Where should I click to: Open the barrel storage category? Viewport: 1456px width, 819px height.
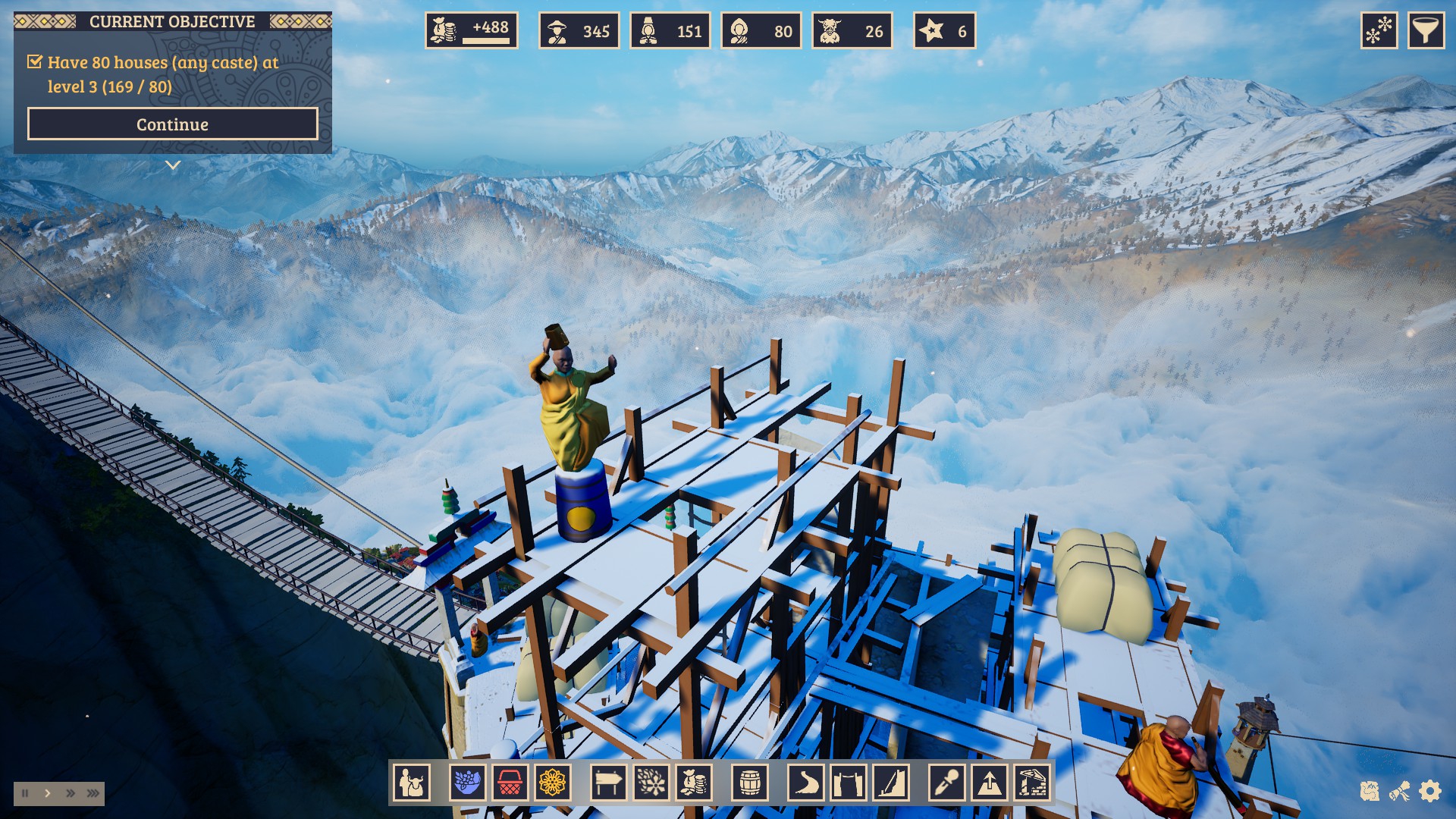click(x=750, y=782)
